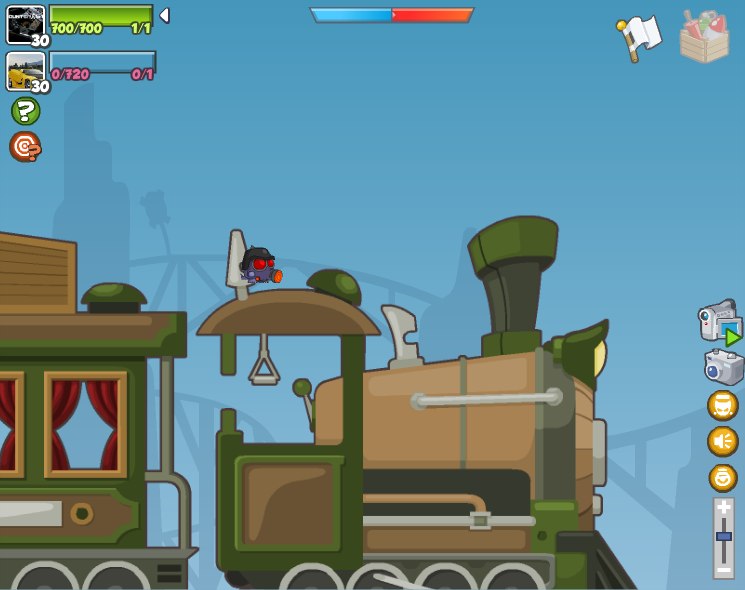745x590 pixels.
Task: Click the round orange face button above speaker
Action: pyautogui.click(x=722, y=405)
